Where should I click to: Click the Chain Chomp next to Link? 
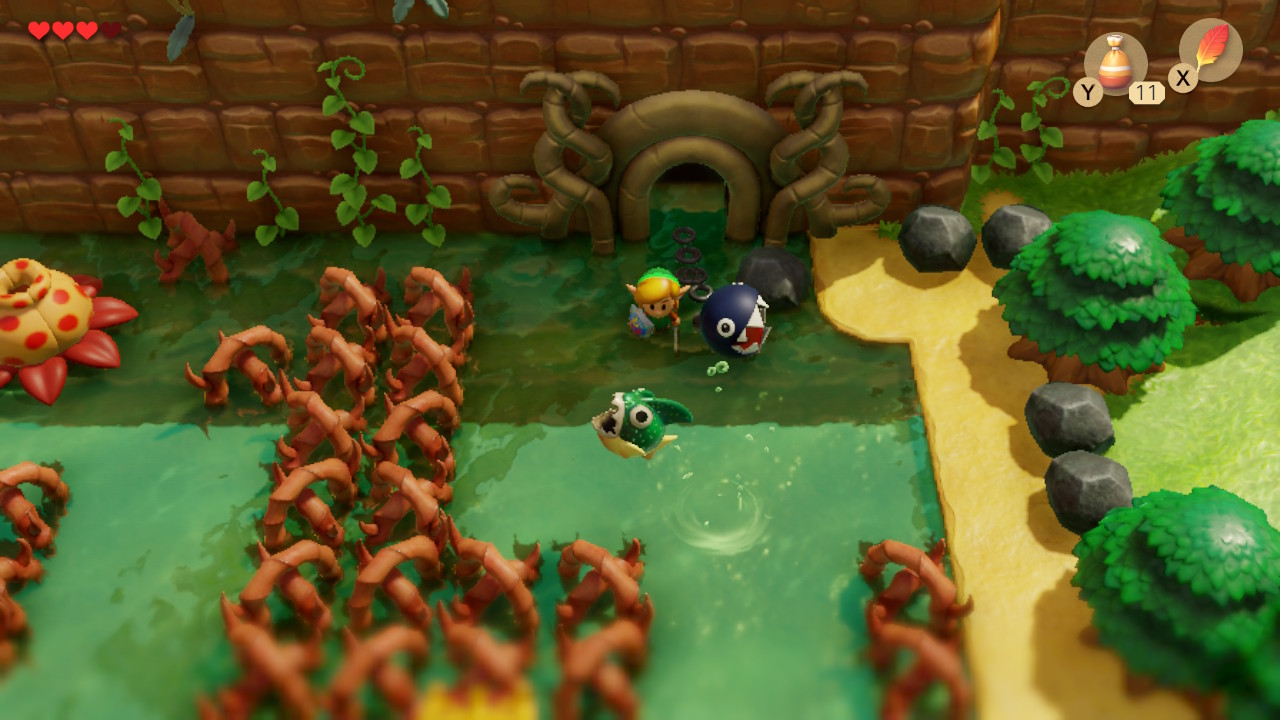pos(735,320)
